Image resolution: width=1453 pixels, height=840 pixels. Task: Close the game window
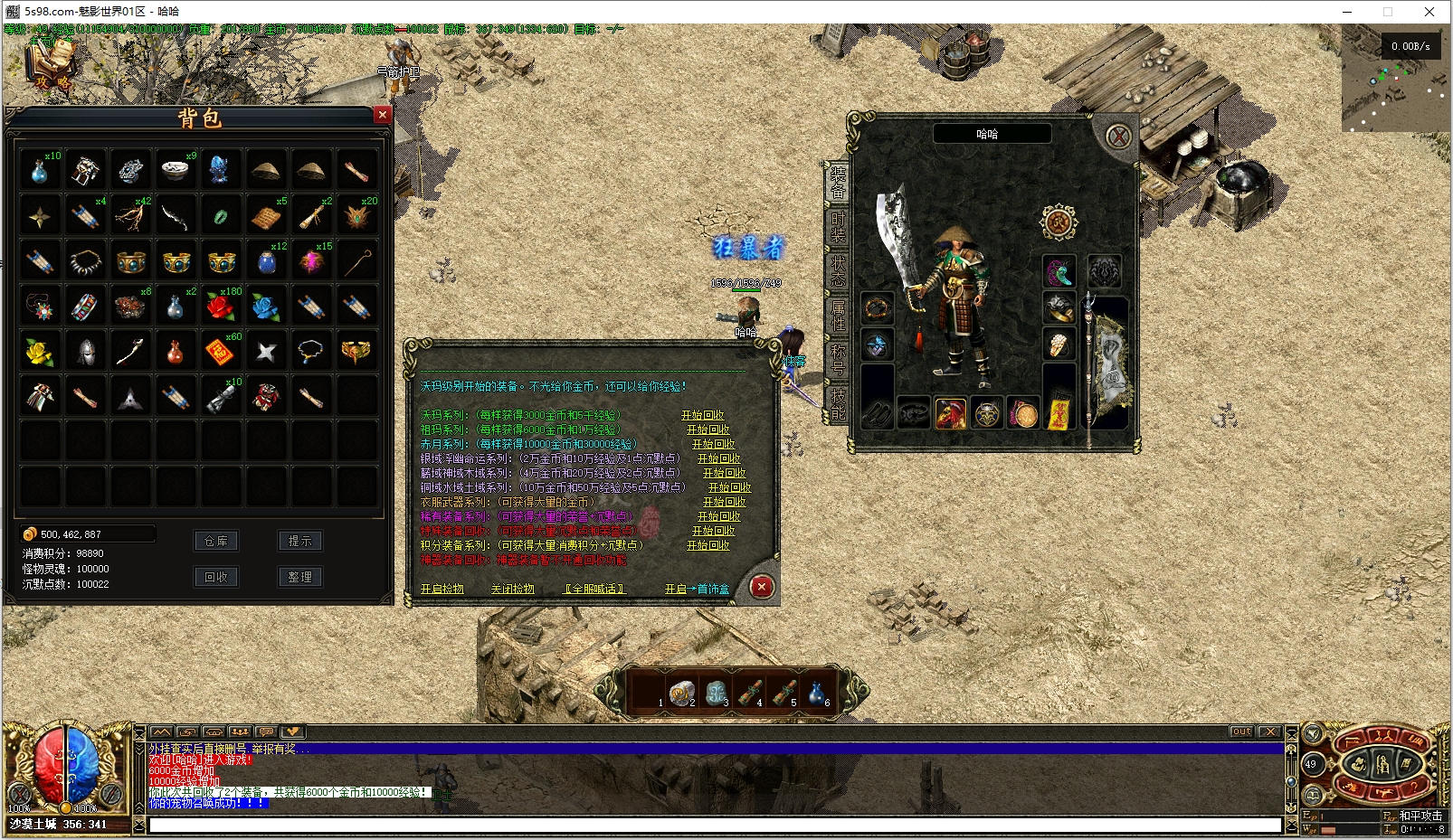[1429, 12]
